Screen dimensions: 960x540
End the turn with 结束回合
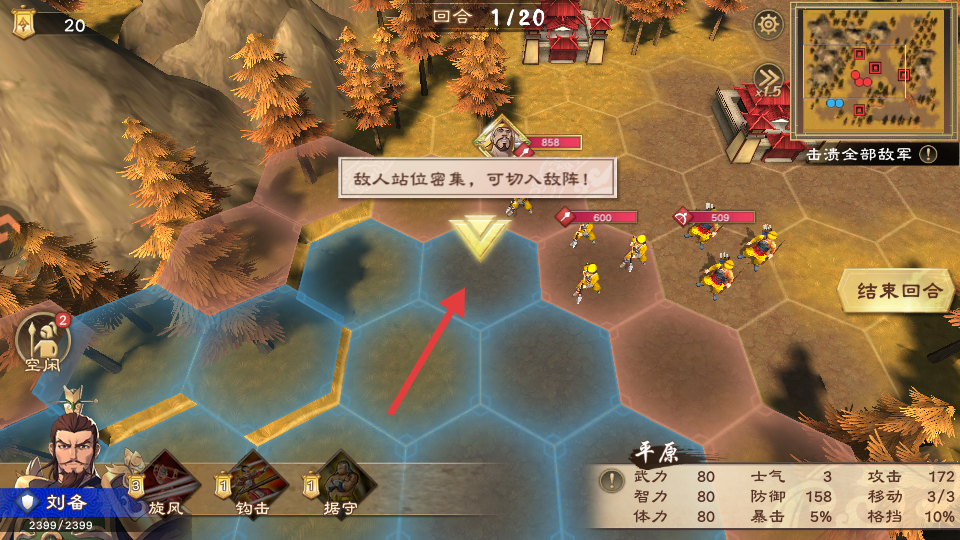899,291
